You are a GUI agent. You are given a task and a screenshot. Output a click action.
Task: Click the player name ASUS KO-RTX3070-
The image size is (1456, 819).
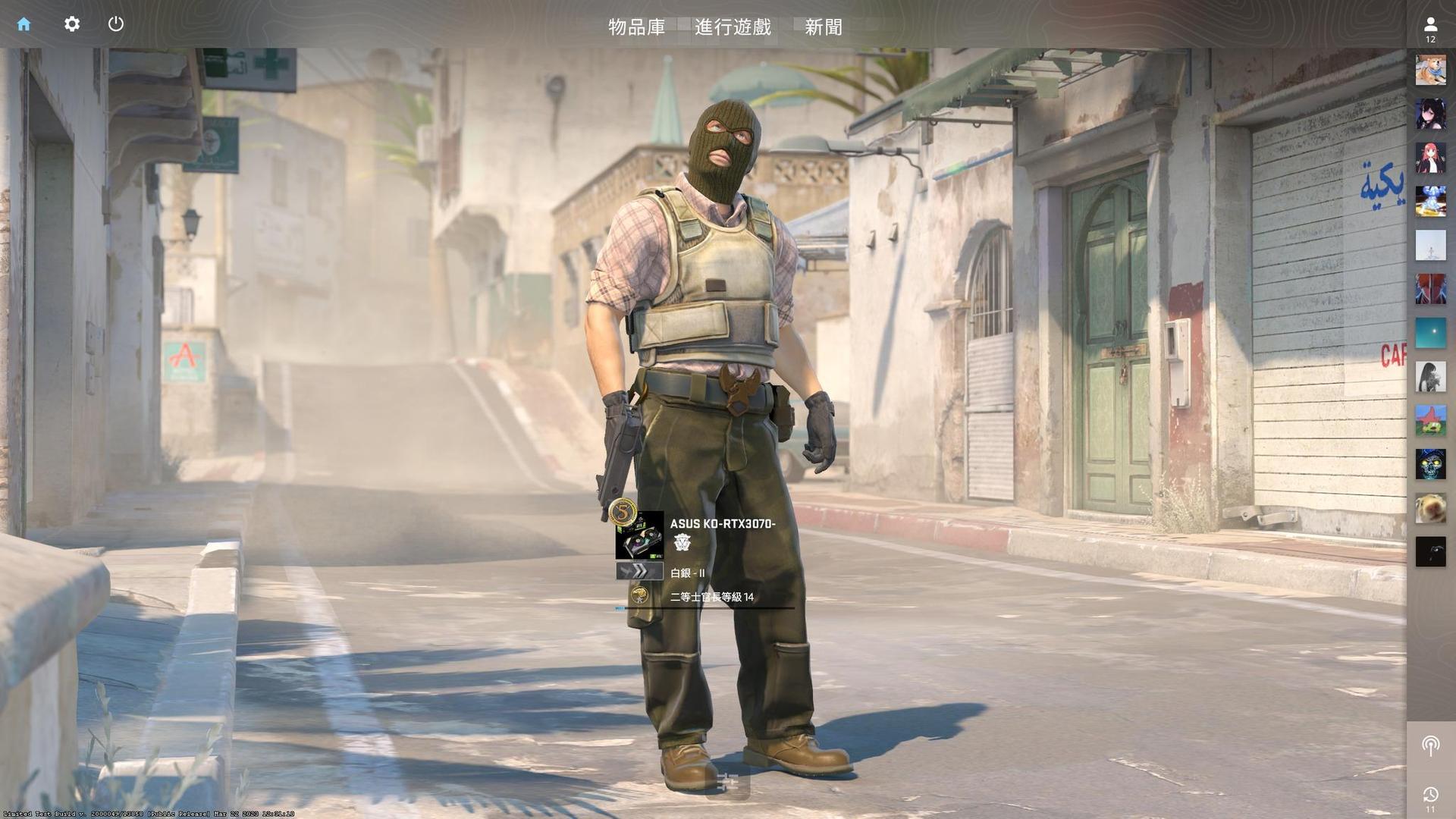click(722, 522)
